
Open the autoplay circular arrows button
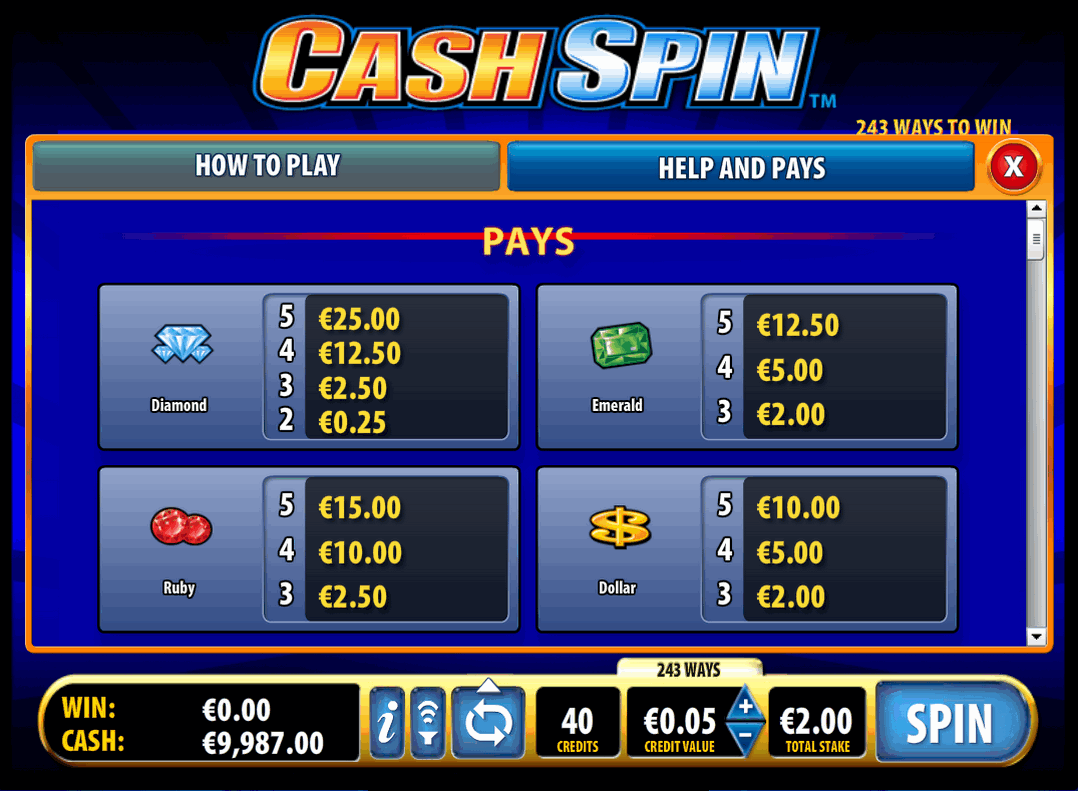[x=487, y=724]
